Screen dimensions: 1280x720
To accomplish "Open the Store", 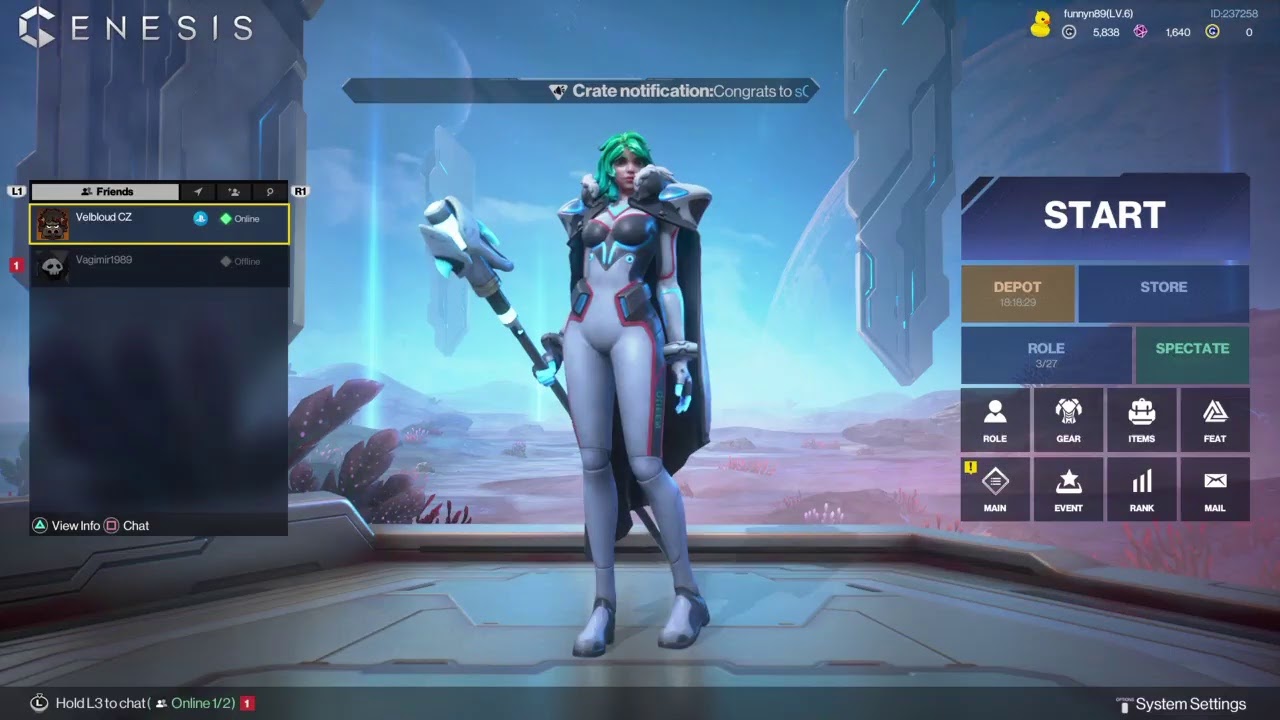I will [x=1163, y=293].
